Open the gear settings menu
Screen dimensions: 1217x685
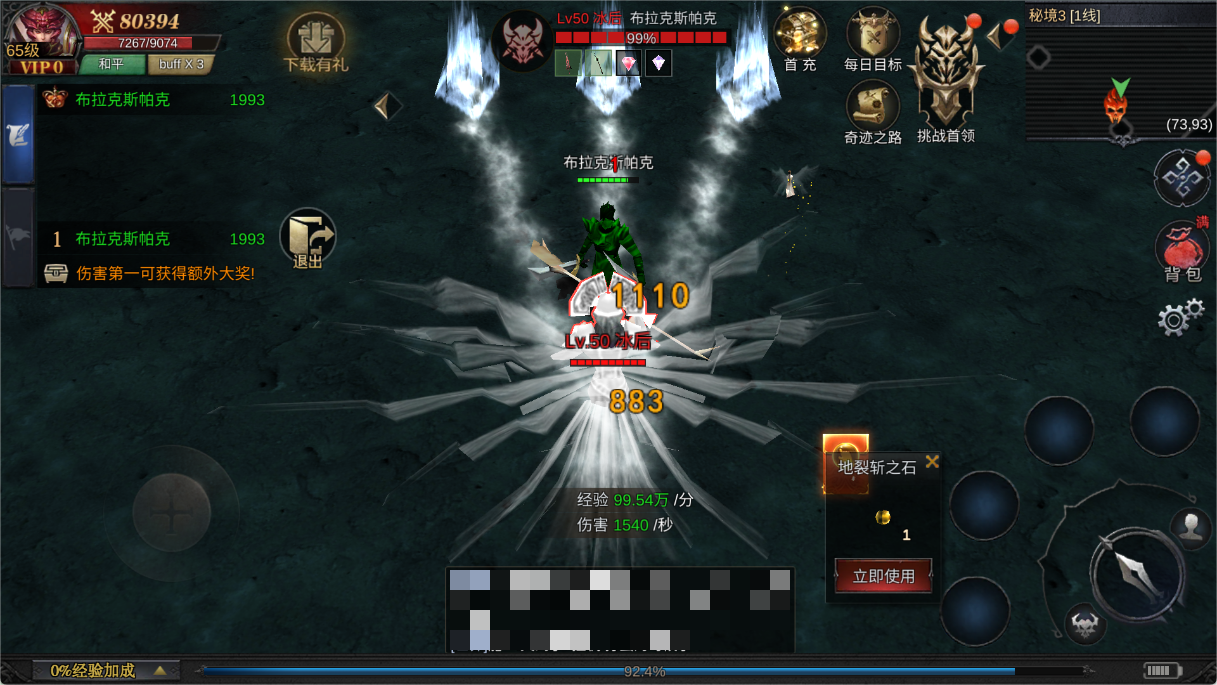[1180, 318]
